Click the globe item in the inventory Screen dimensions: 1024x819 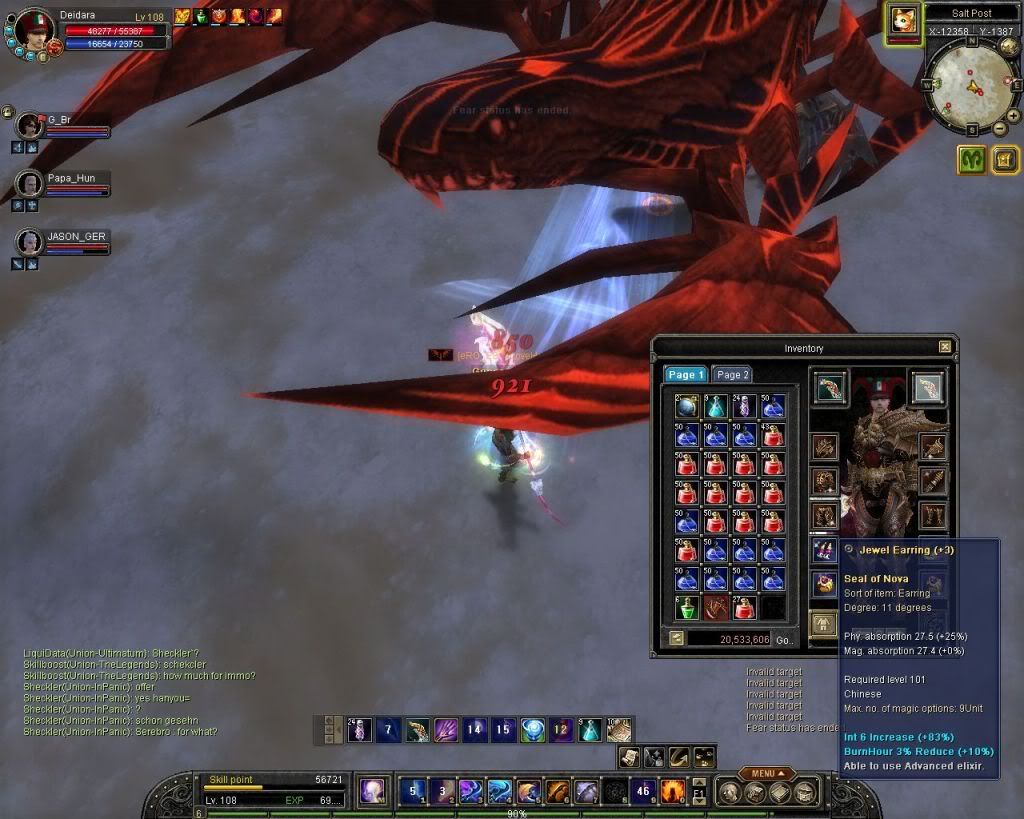tap(687, 406)
